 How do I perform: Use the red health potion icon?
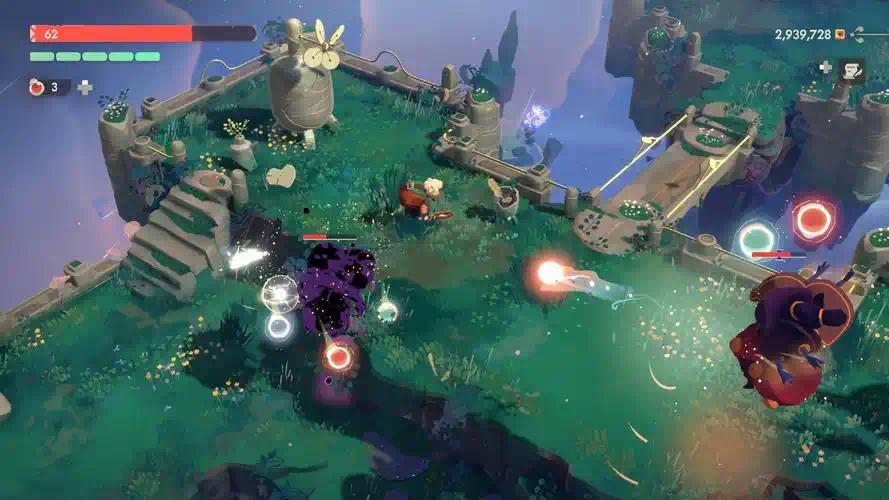[39, 87]
